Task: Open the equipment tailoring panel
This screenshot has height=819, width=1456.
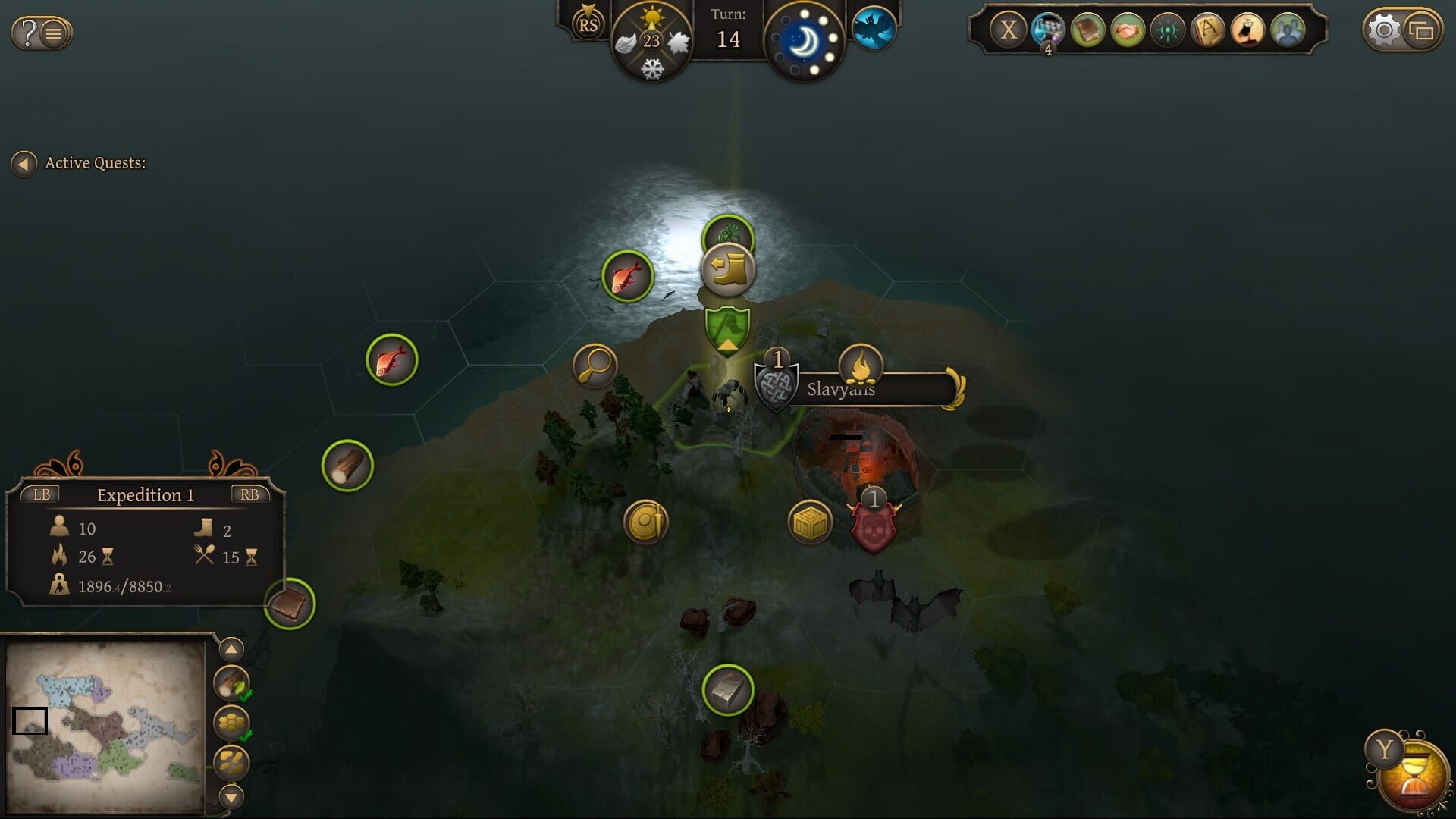Action: pyautogui.click(x=1245, y=30)
